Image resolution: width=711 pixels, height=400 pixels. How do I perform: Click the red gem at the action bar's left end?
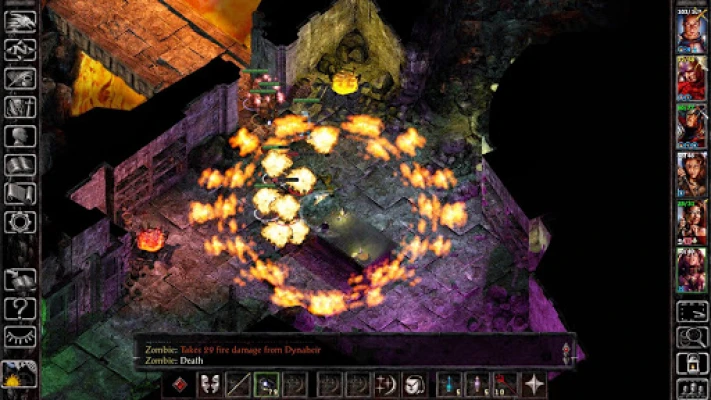[x=181, y=384]
